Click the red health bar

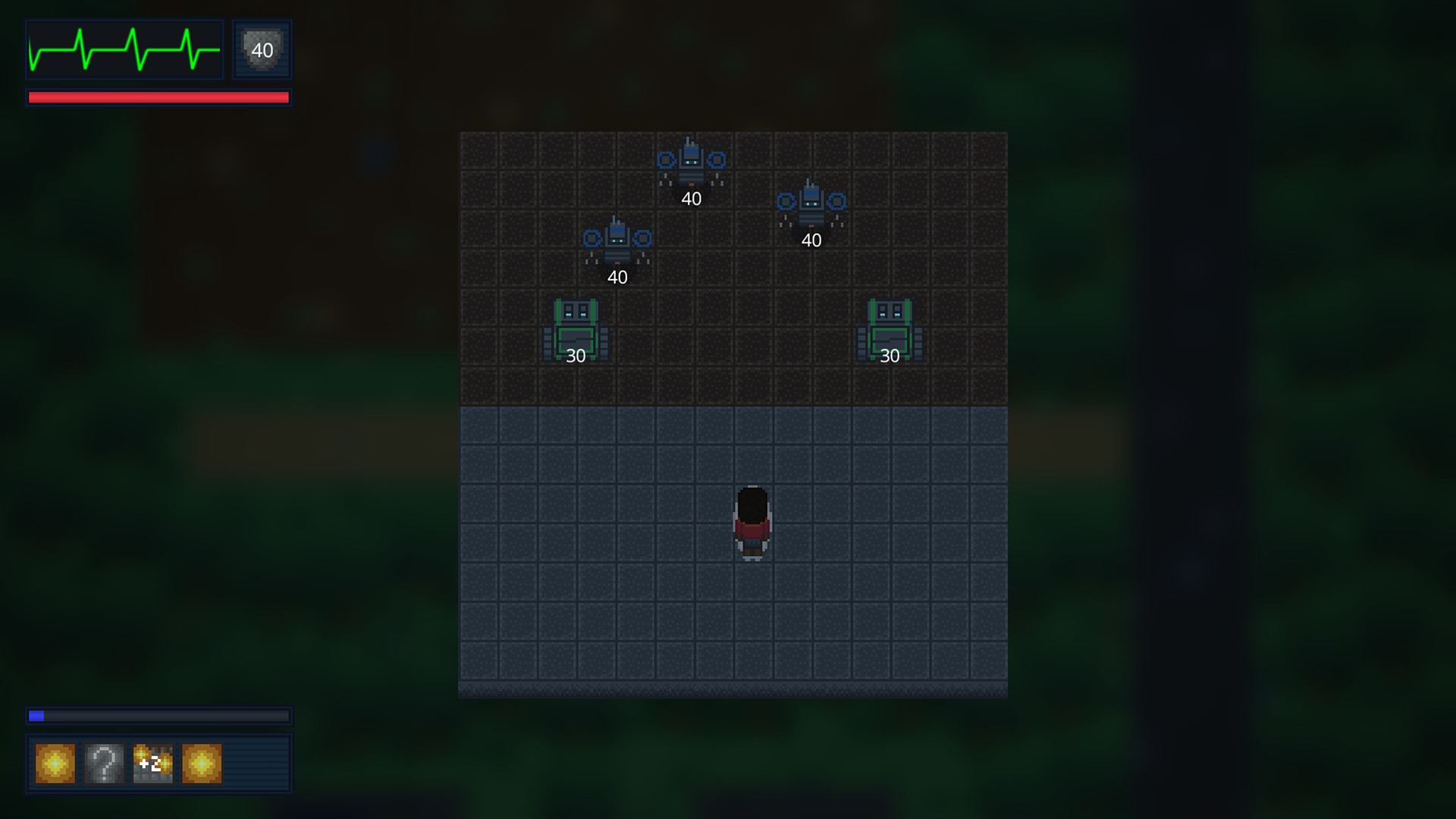158,96
